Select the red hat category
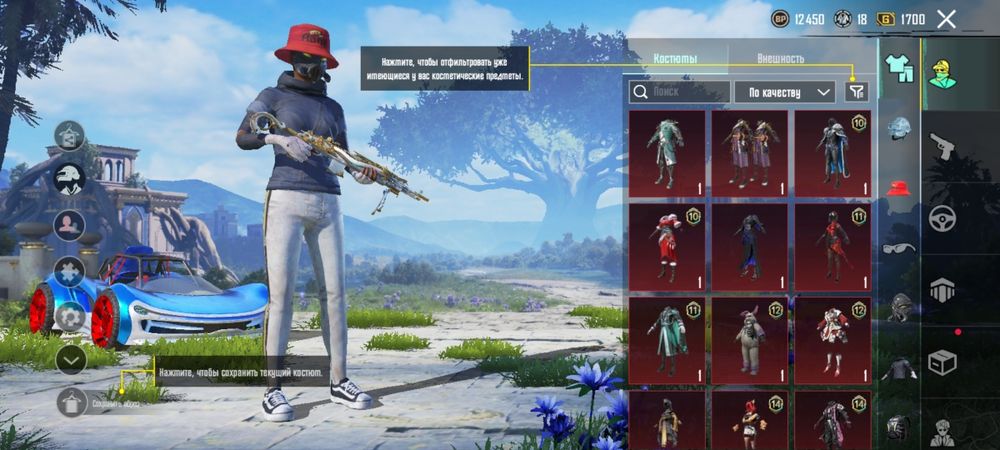 pos(900,187)
